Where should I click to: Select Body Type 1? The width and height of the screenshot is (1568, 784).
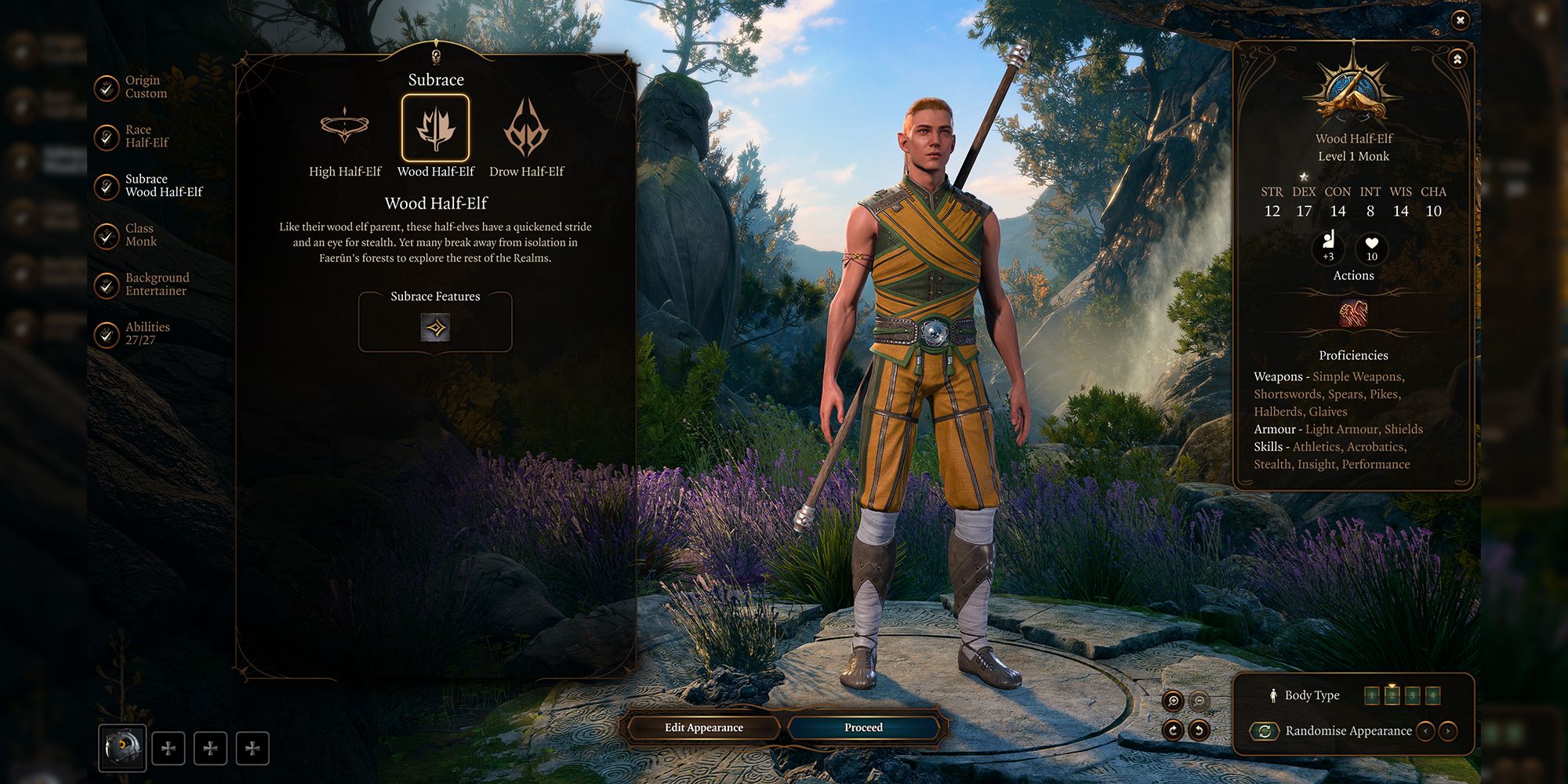1371,695
